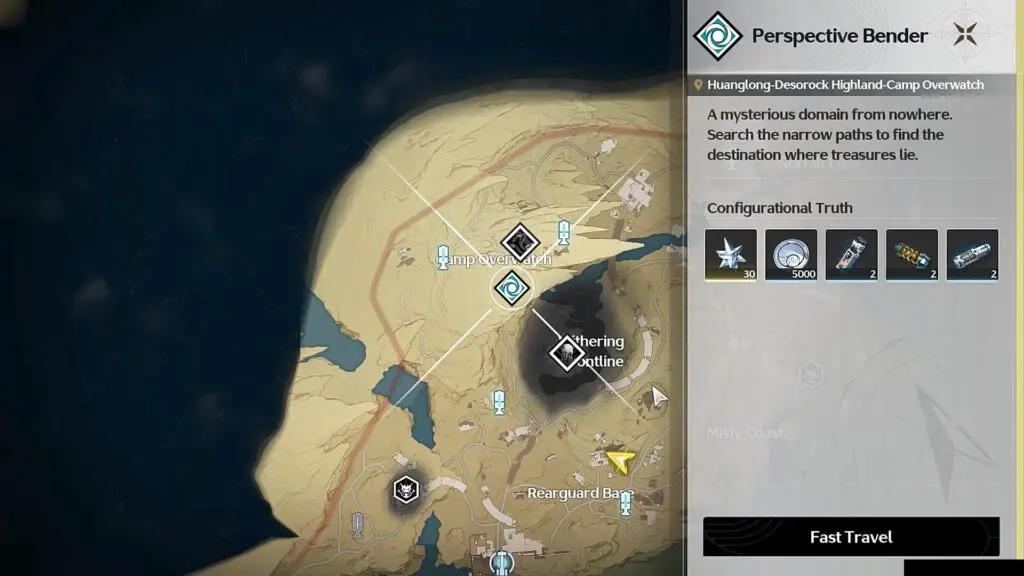Select the selected Perspective Bender swirl marker
The image size is (1024, 576).
[x=512, y=289]
